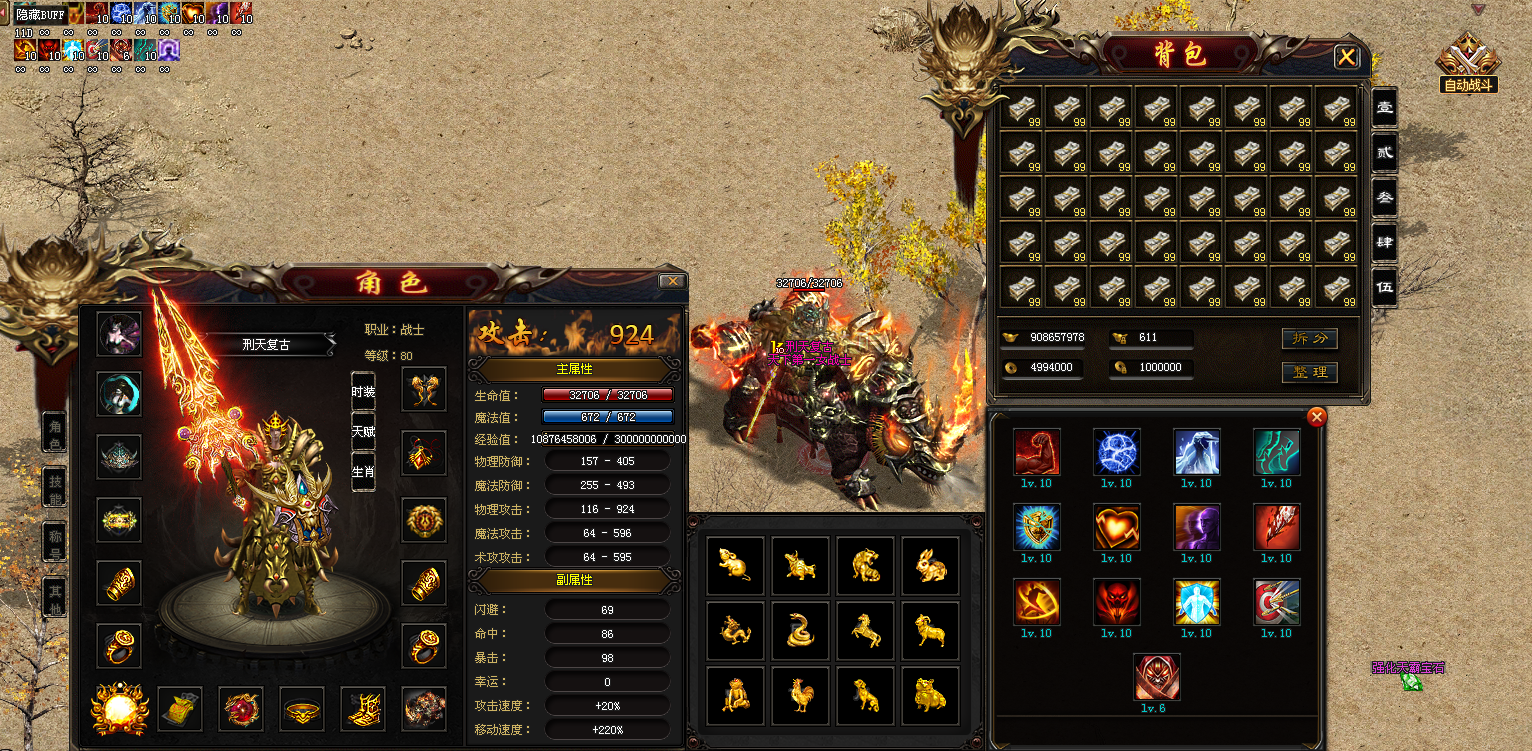Show the 时装 fashion view
The width and height of the screenshot is (1532, 751).
point(363,392)
